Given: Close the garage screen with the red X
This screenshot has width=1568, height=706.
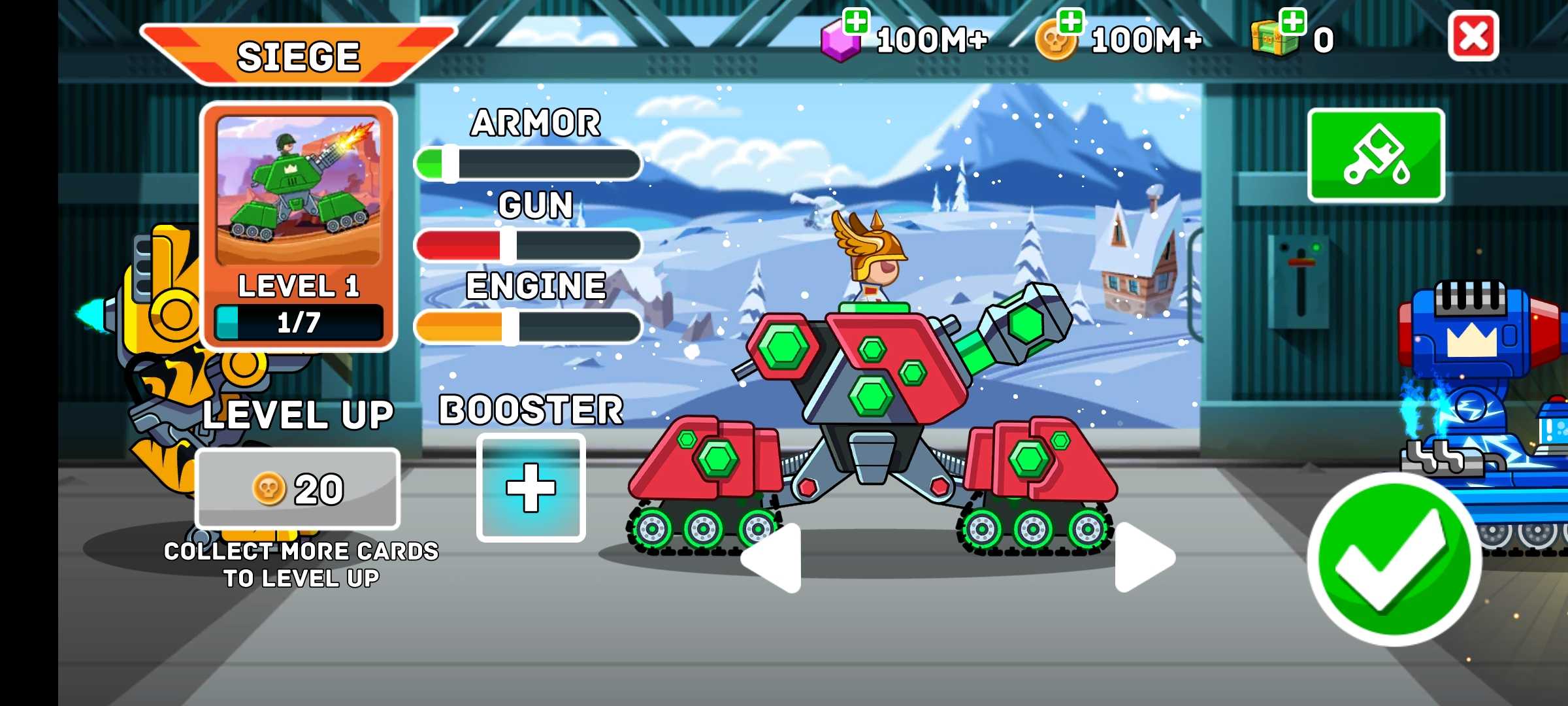Looking at the screenshot, I should tap(1473, 37).
